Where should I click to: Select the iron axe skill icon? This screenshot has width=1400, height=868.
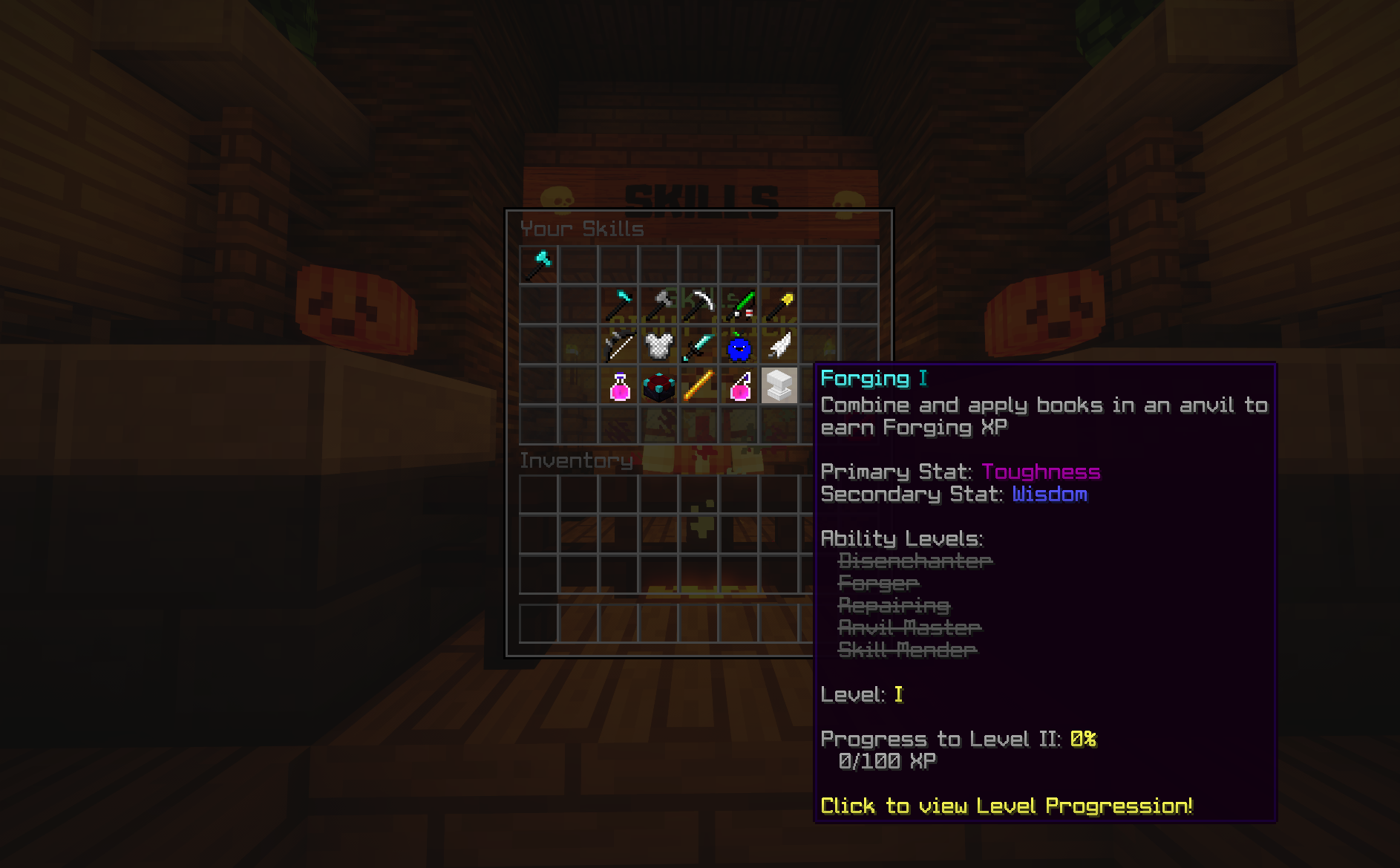coord(660,304)
